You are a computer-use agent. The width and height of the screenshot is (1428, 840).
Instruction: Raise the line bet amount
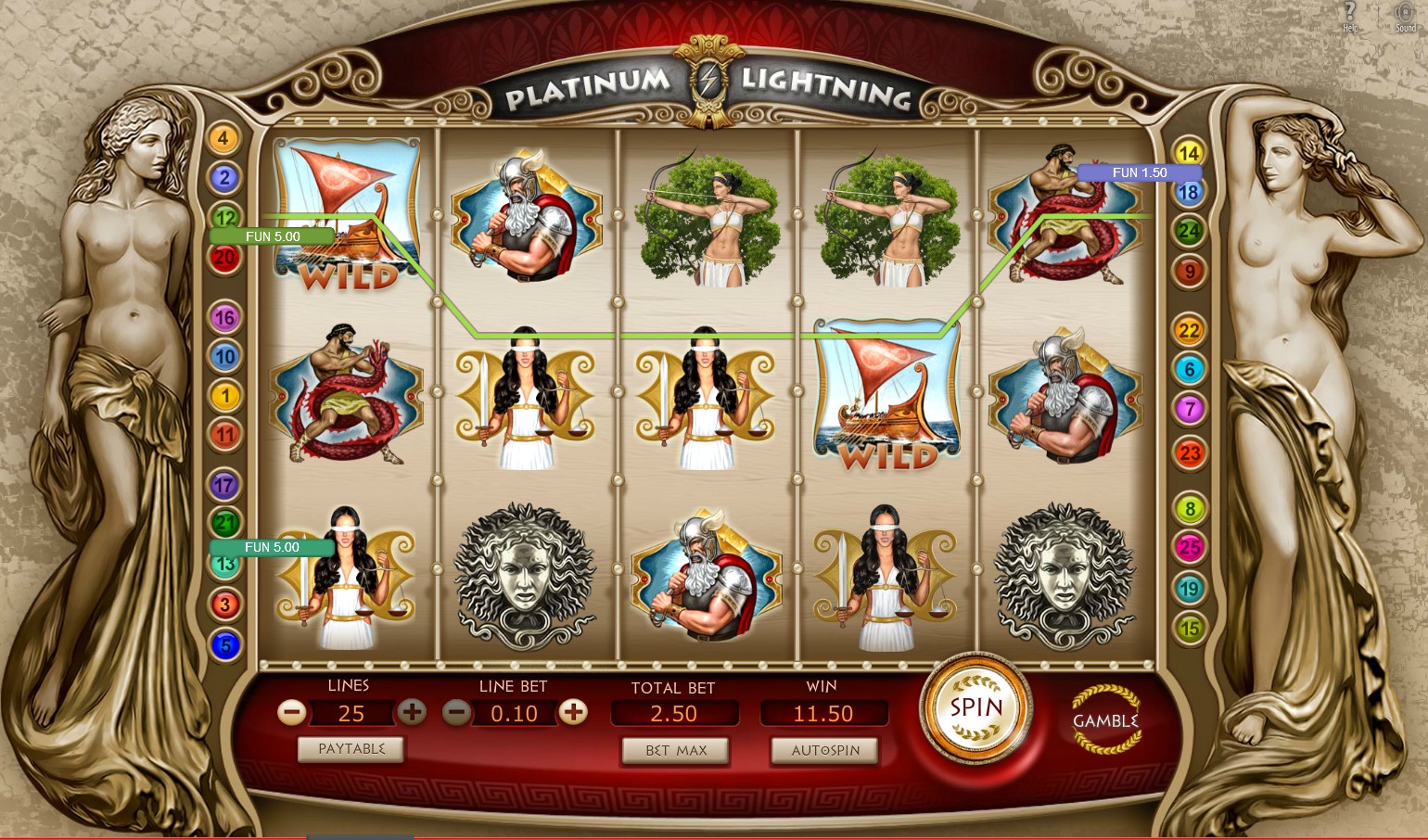tap(574, 712)
